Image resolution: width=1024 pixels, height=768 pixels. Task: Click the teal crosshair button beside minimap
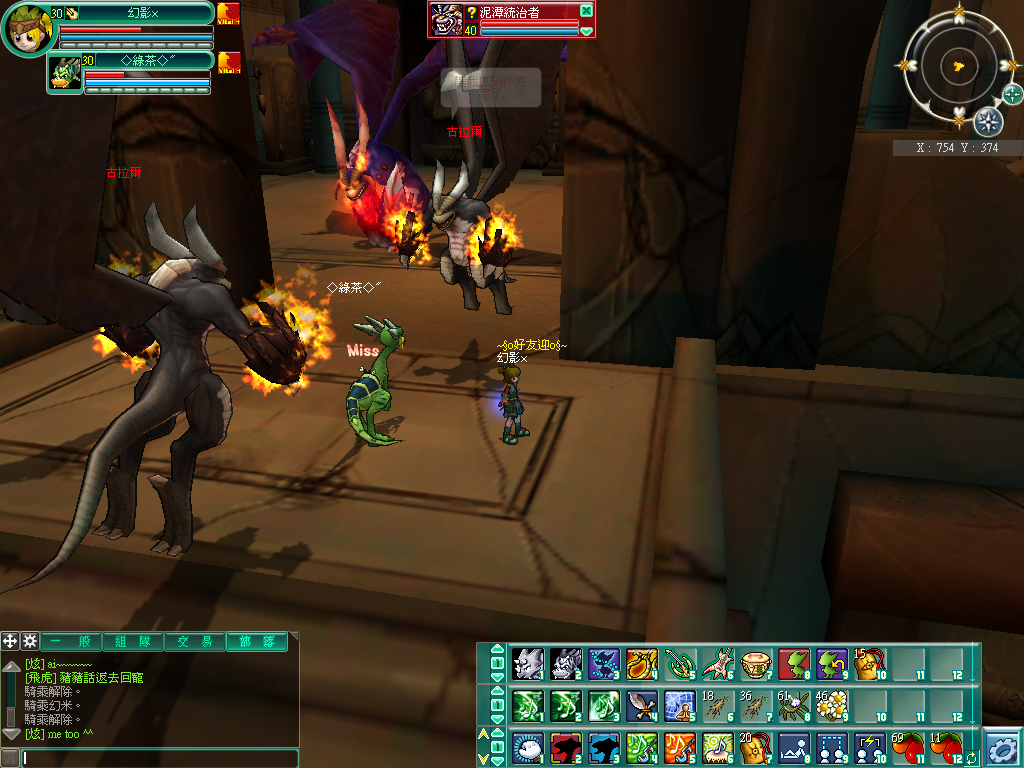(1012, 94)
